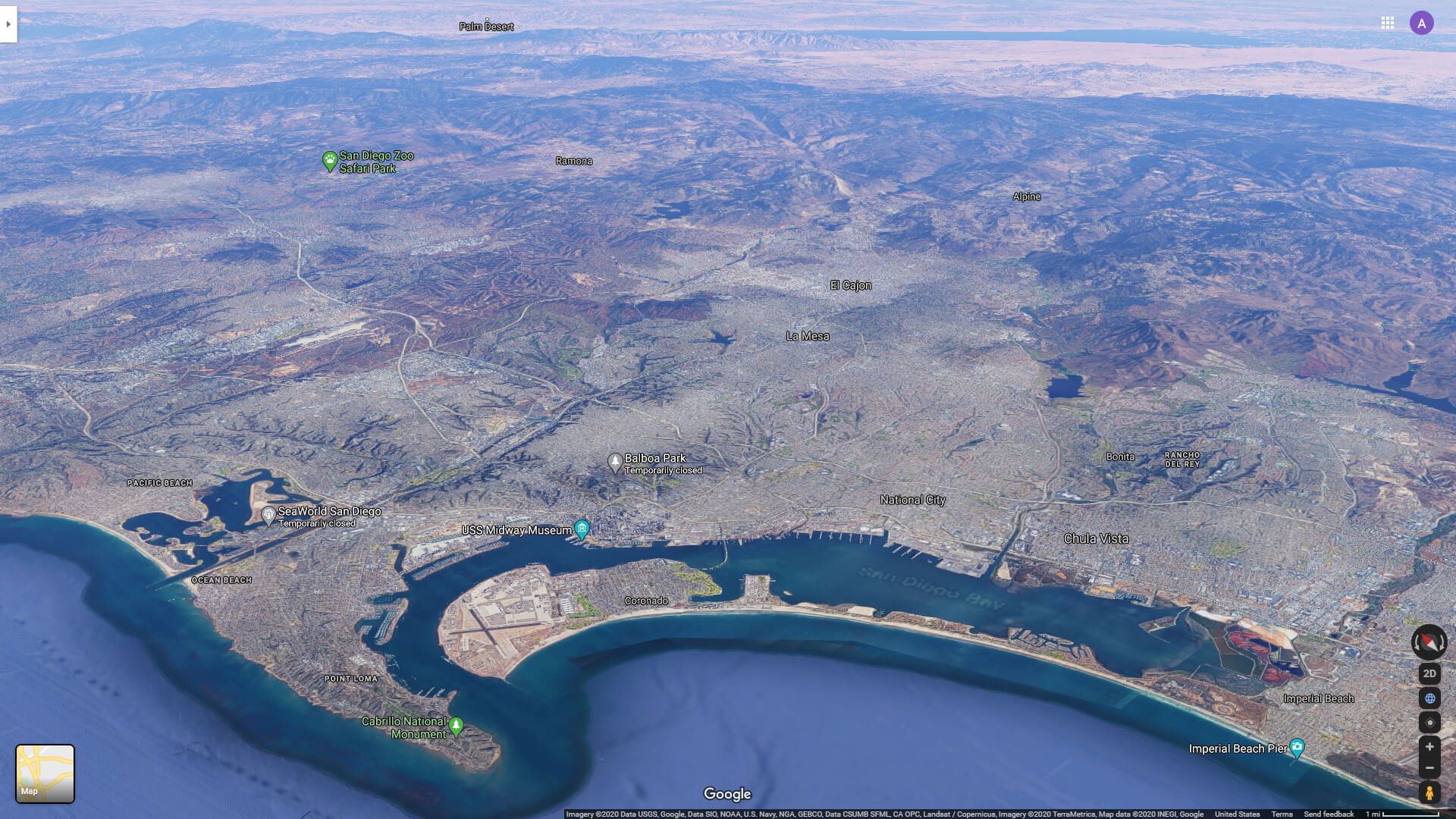Activate Street View Pegman
Screen dimensions: 1456x819
pyautogui.click(x=1429, y=792)
